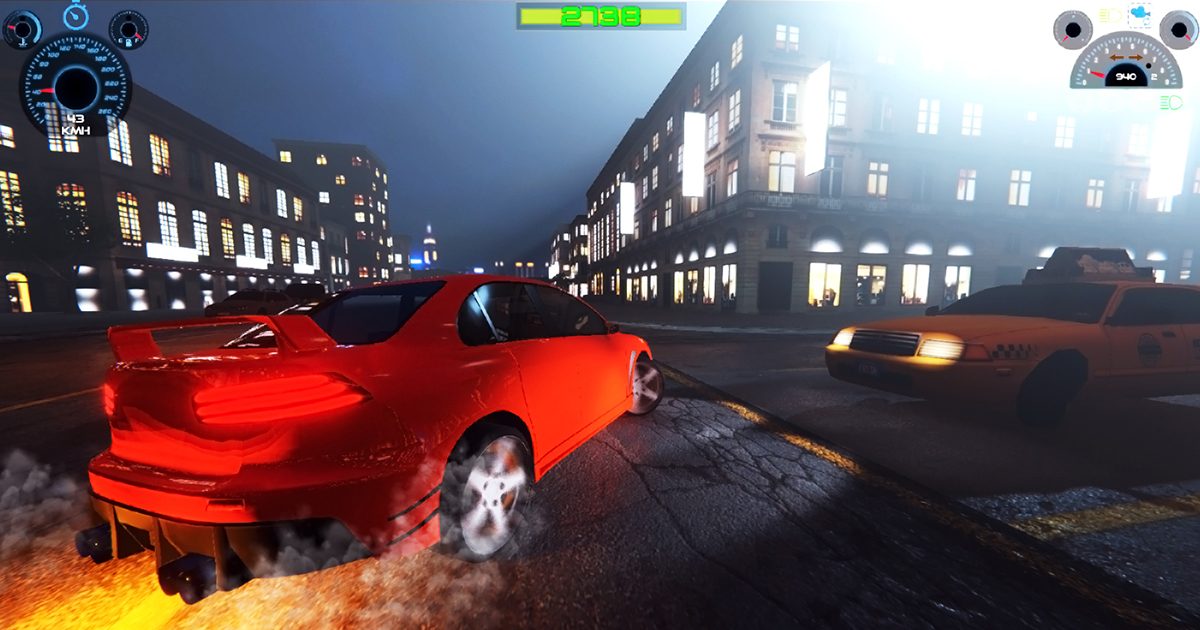Viewport: 1200px width, 630px height.
Task: Toggle the yellow headlight icon
Action: (x=1110, y=16)
